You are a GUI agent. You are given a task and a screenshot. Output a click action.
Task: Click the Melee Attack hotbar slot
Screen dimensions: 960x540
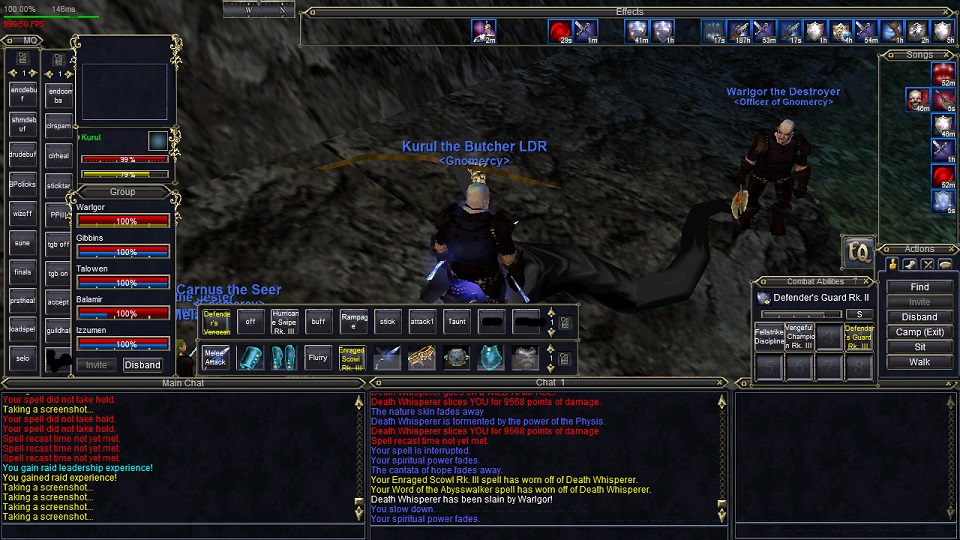216,357
